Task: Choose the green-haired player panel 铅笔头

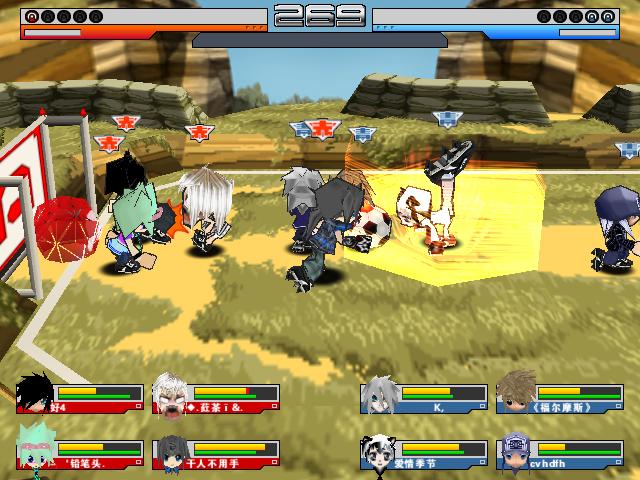Action: pyautogui.click(x=80, y=453)
